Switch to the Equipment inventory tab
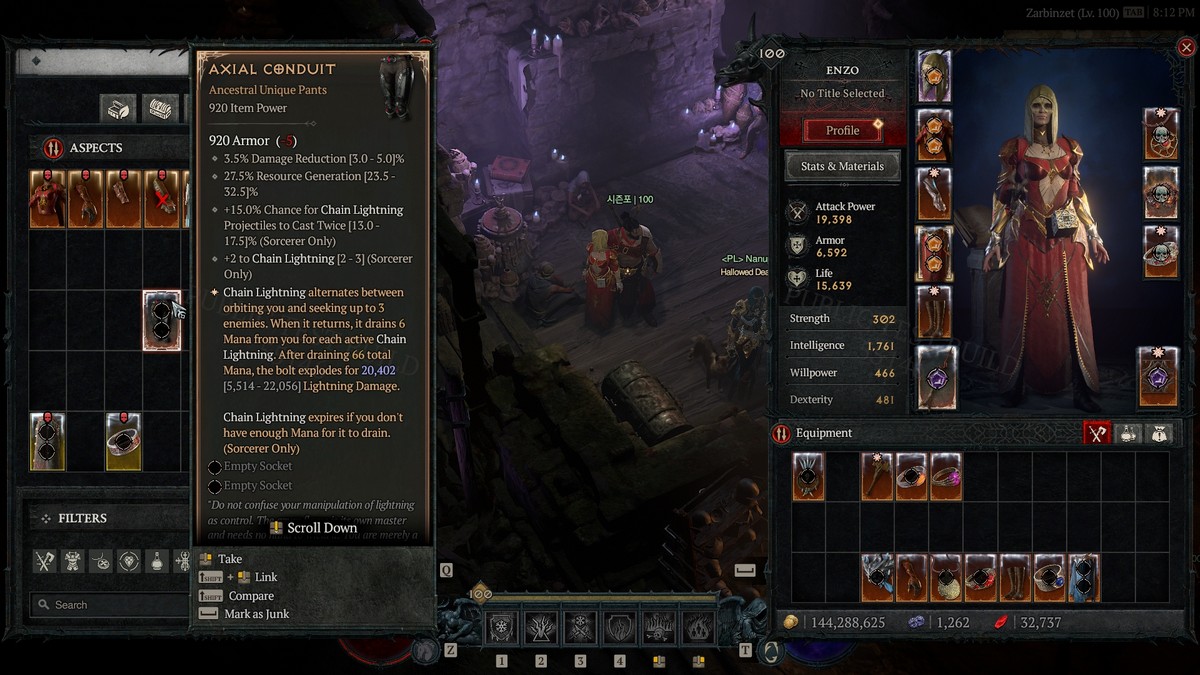The height and width of the screenshot is (675, 1200). pos(1099,433)
